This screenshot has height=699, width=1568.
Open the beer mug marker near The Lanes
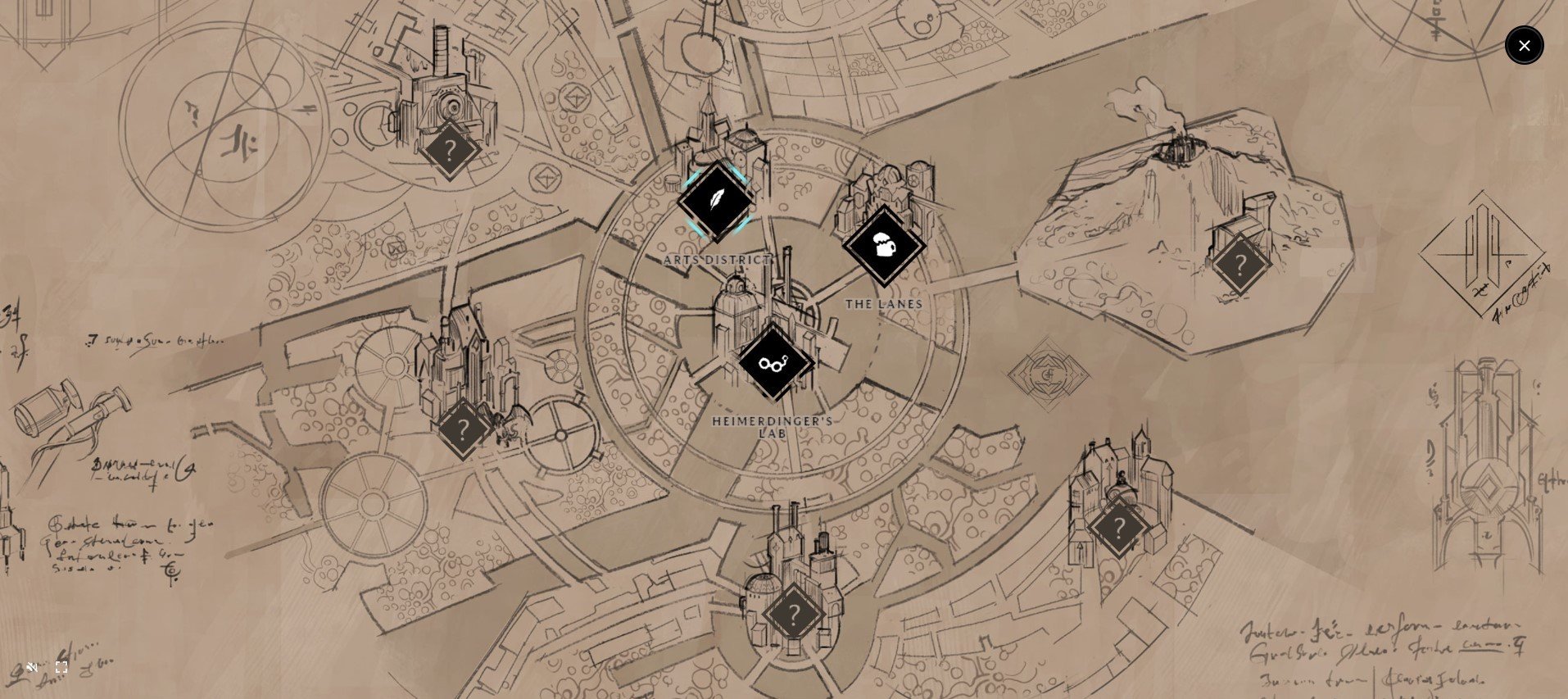[x=883, y=246]
